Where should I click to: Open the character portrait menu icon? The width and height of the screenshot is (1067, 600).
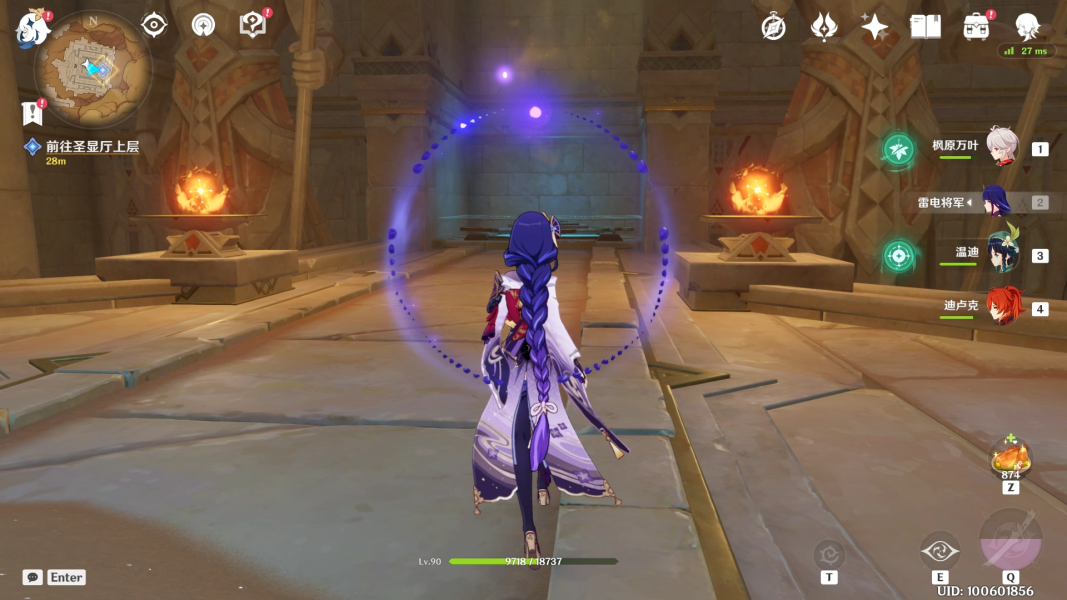click(x=1027, y=27)
